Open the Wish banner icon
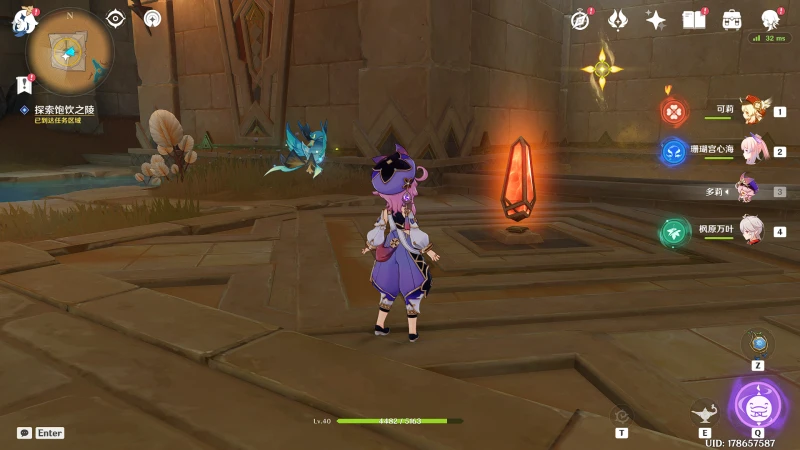 click(618, 20)
